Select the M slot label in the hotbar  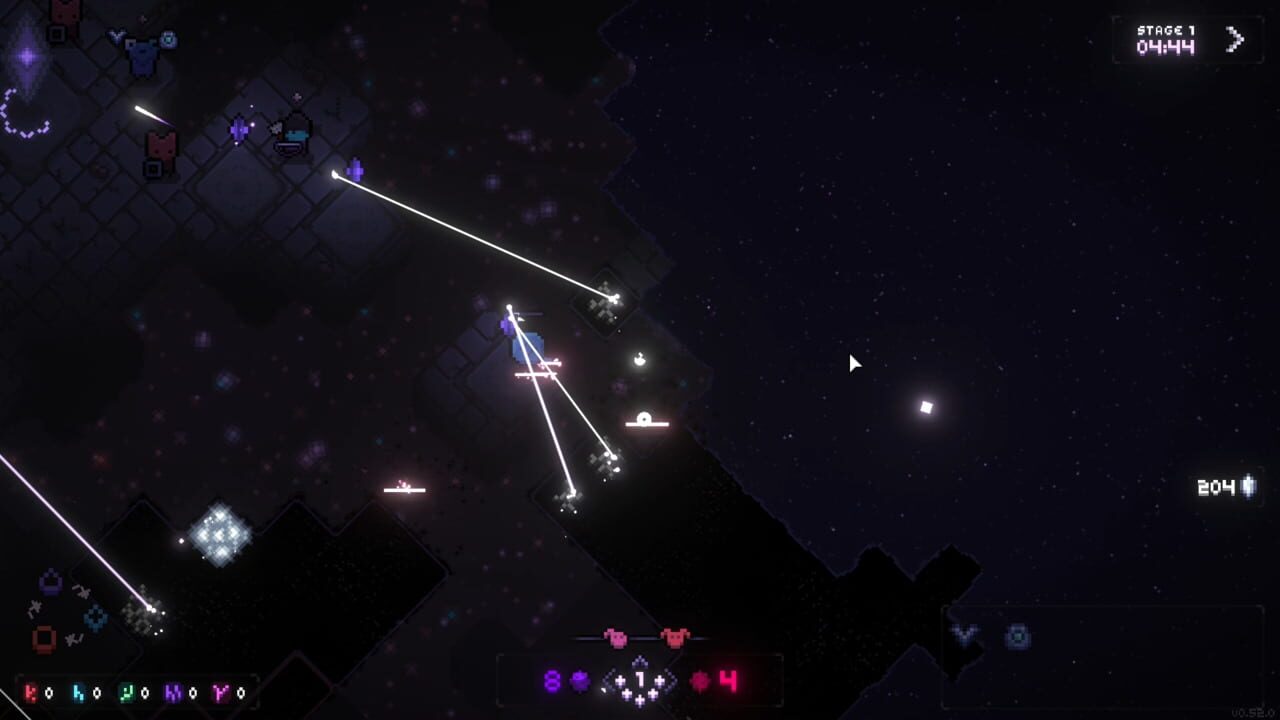172,691
